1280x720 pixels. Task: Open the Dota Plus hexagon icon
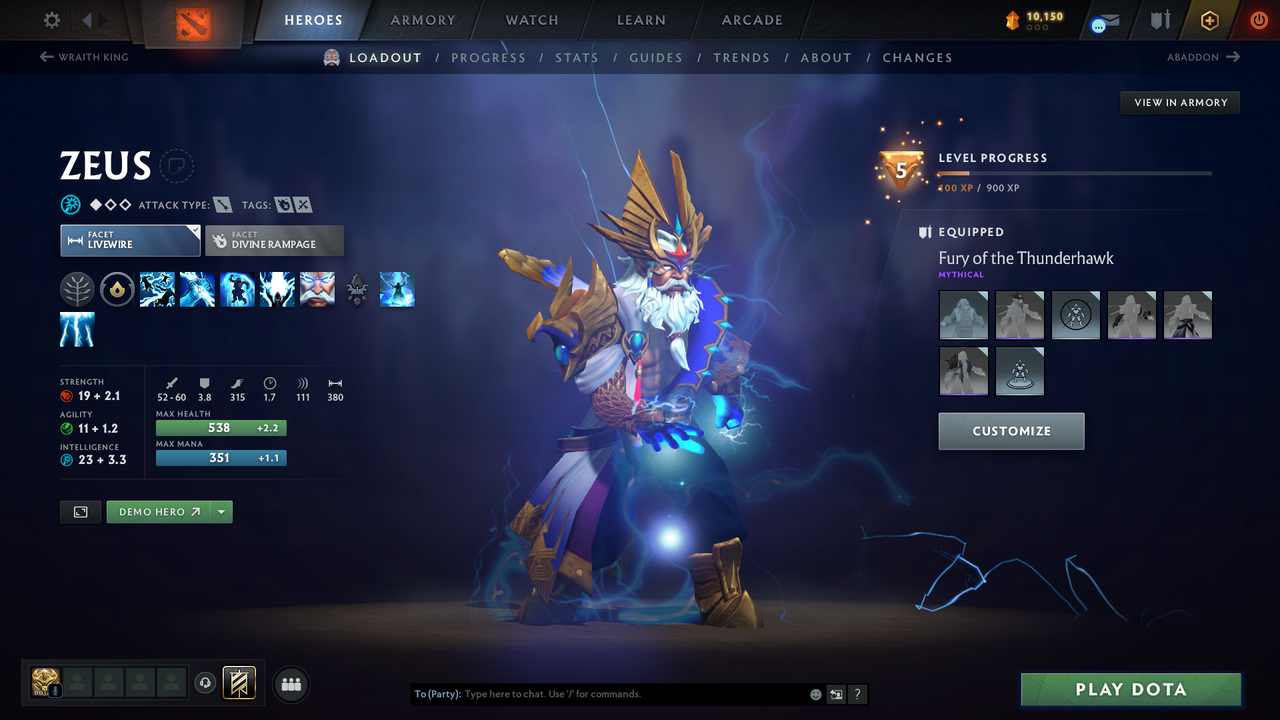pos(1209,19)
